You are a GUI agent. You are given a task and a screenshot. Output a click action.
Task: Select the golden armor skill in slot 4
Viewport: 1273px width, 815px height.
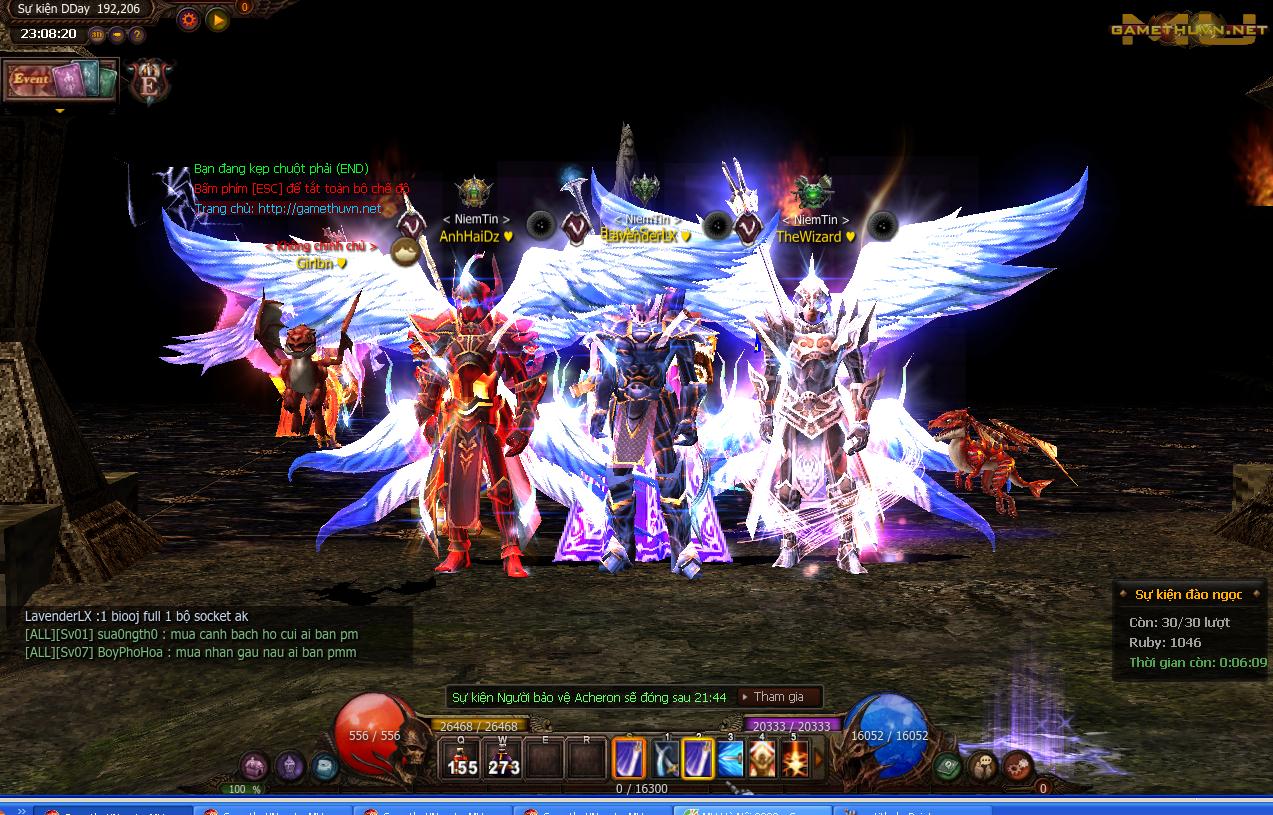(x=762, y=759)
